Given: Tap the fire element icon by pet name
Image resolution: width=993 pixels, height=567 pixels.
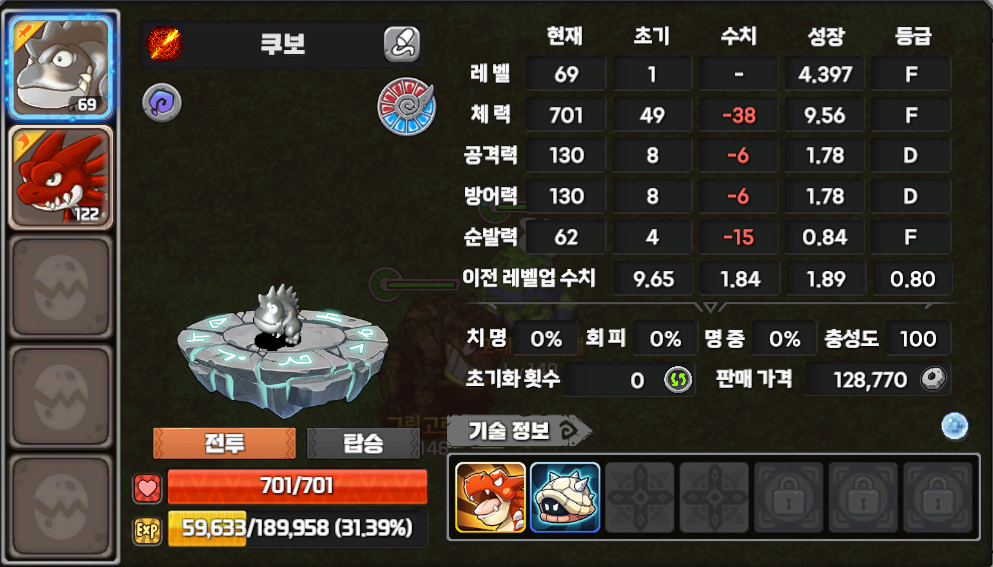Looking at the screenshot, I should 163,44.
